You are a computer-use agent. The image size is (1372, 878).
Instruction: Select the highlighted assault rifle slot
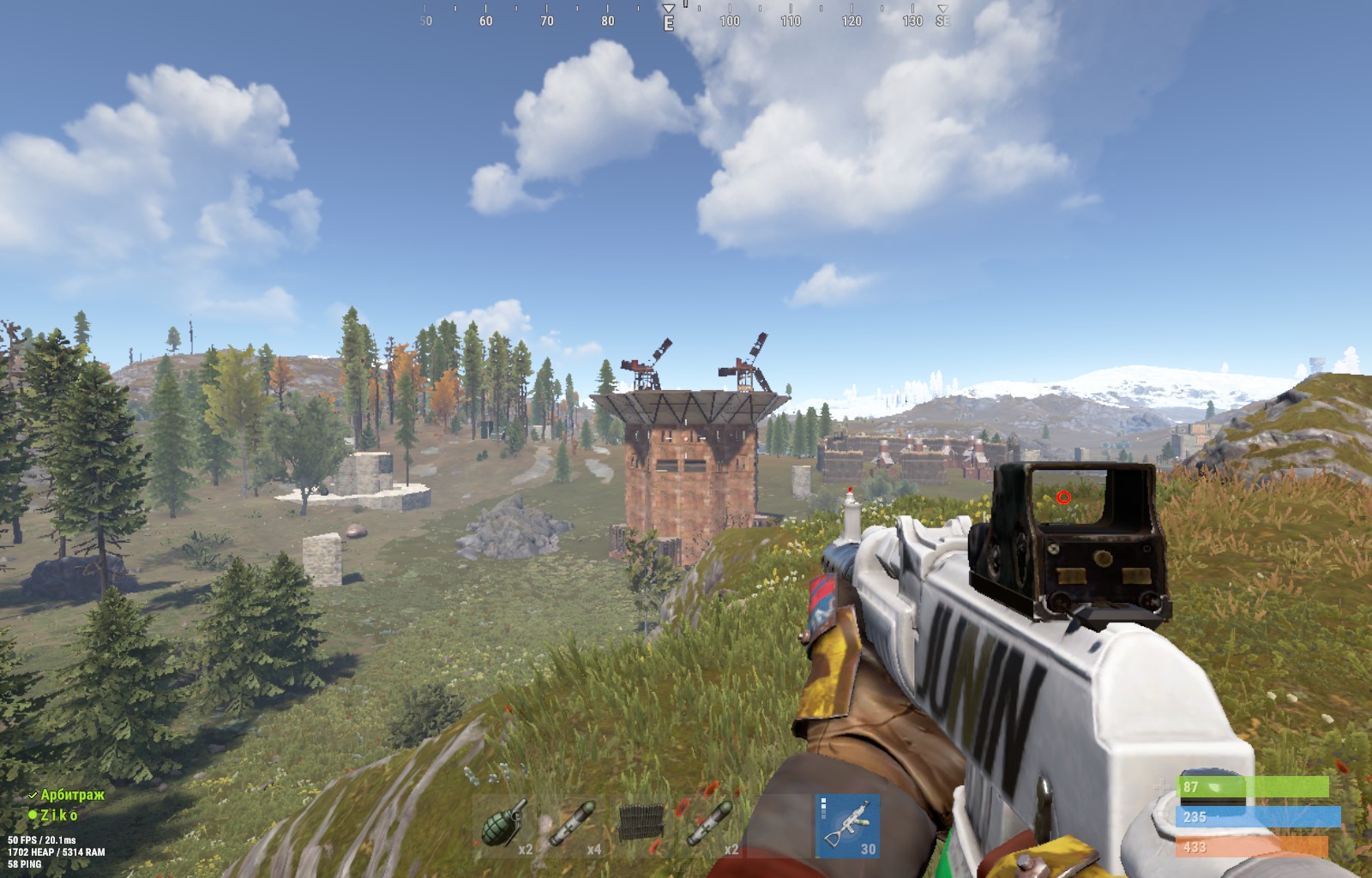pos(847,825)
